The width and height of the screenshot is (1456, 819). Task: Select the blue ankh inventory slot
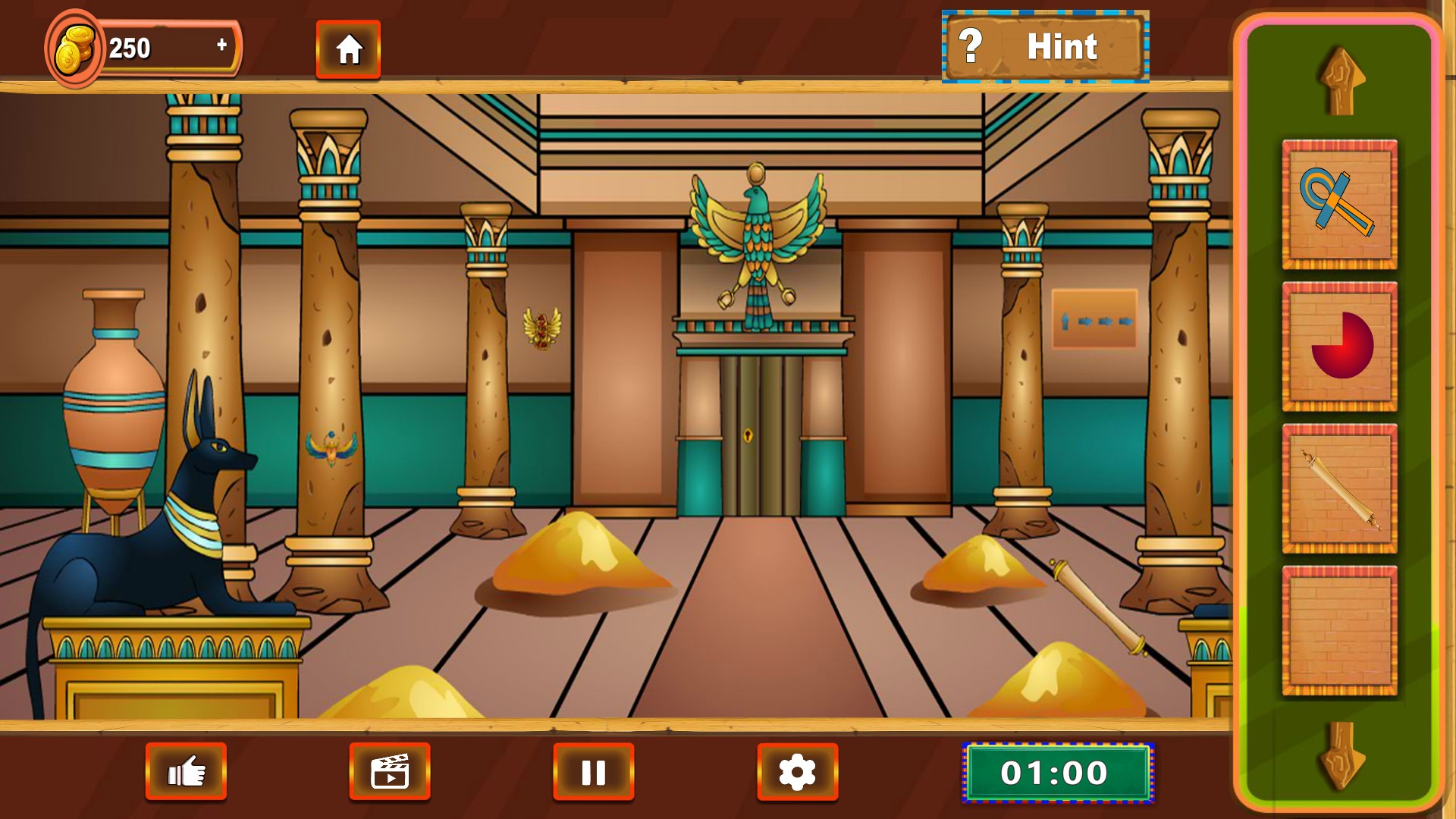[1339, 204]
